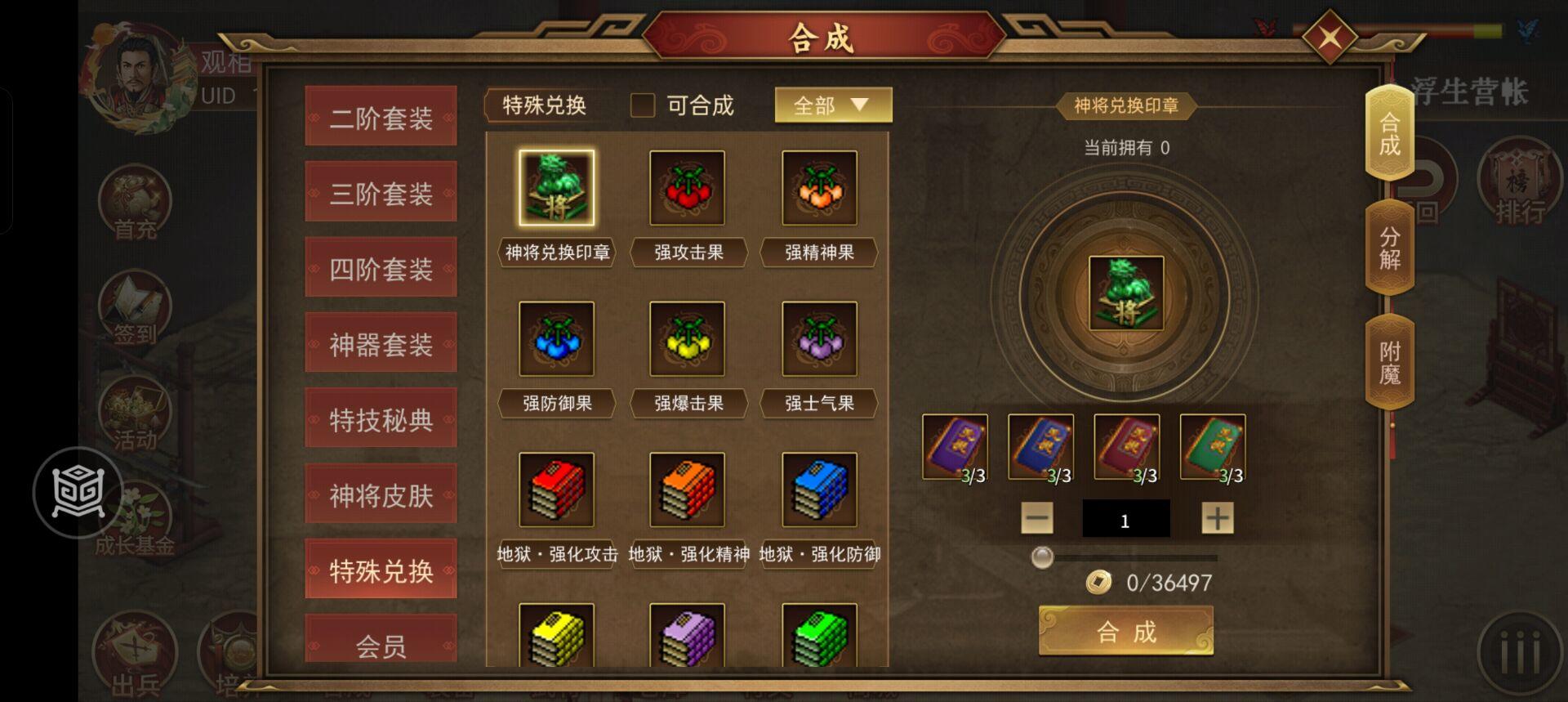Image resolution: width=1568 pixels, height=702 pixels.
Task: Click the quantity input showing 1
Action: point(1125,519)
